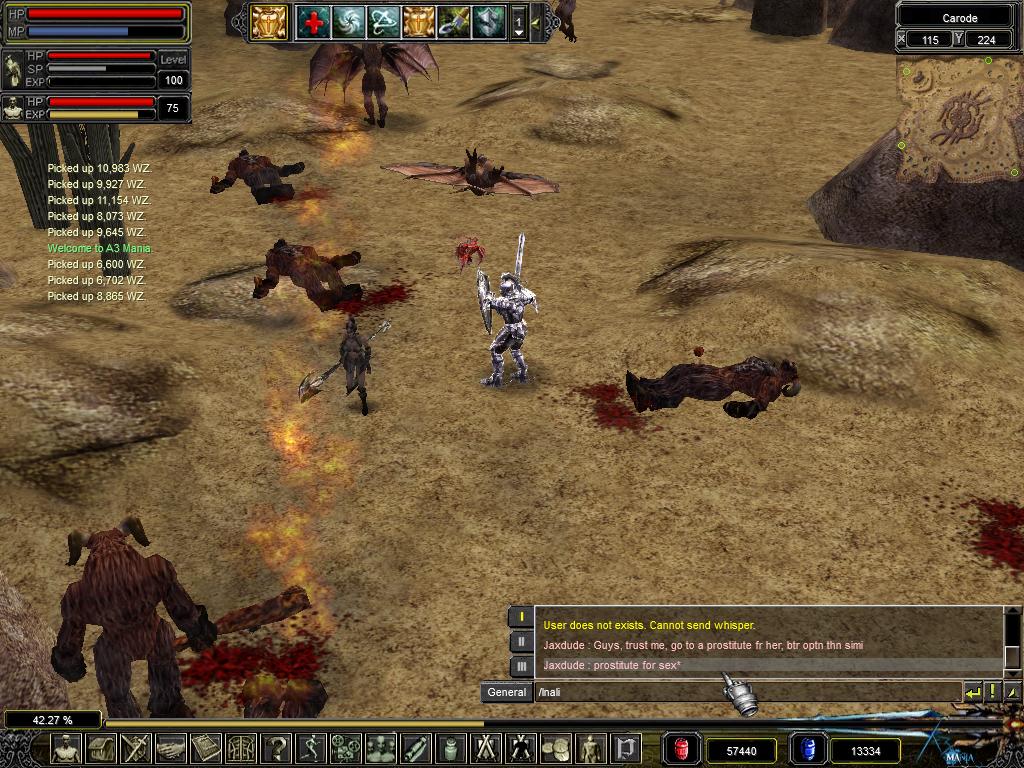
Task: Open the character figure menu icon
Action: pyautogui.click(x=66, y=747)
